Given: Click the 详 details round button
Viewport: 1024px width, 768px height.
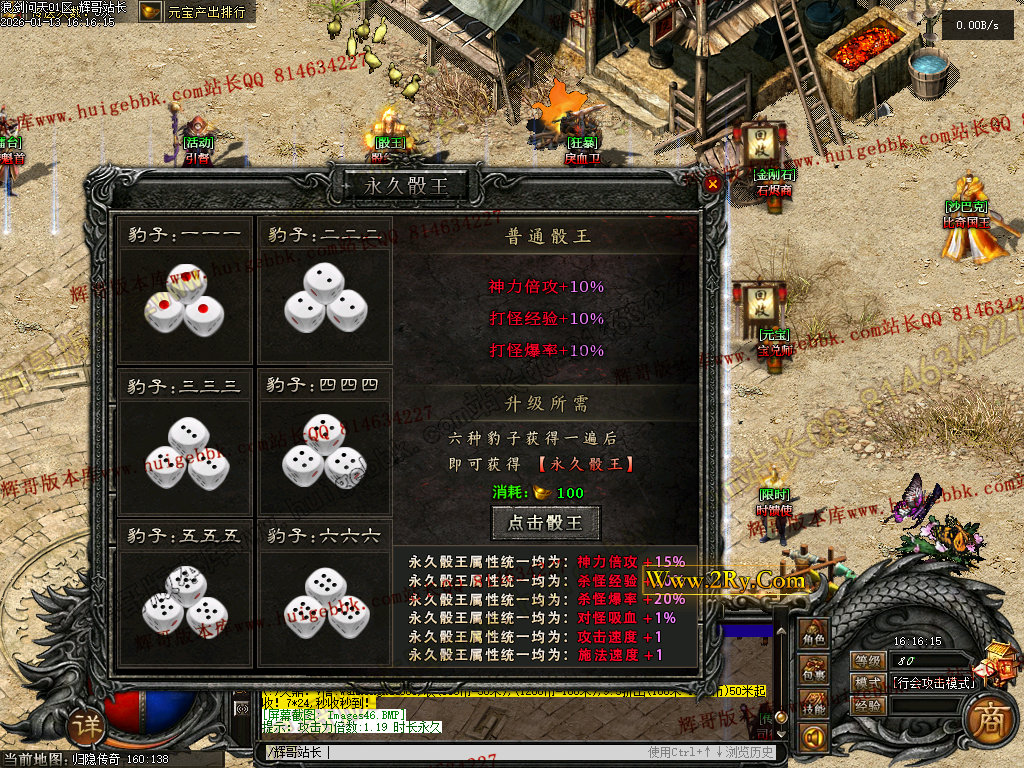Looking at the screenshot, I should 88,727.
